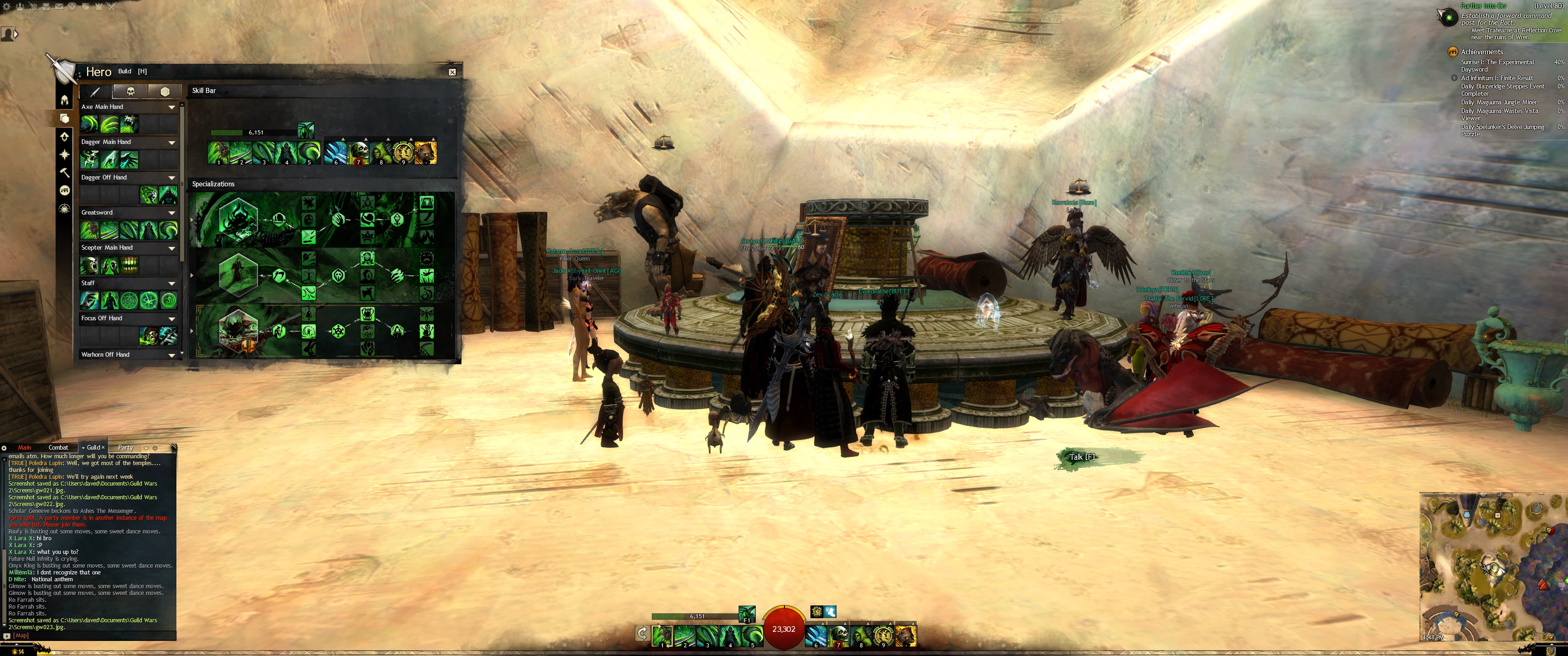Select the Achievements tracker header
The width and height of the screenshot is (1568, 656).
[x=1481, y=52]
